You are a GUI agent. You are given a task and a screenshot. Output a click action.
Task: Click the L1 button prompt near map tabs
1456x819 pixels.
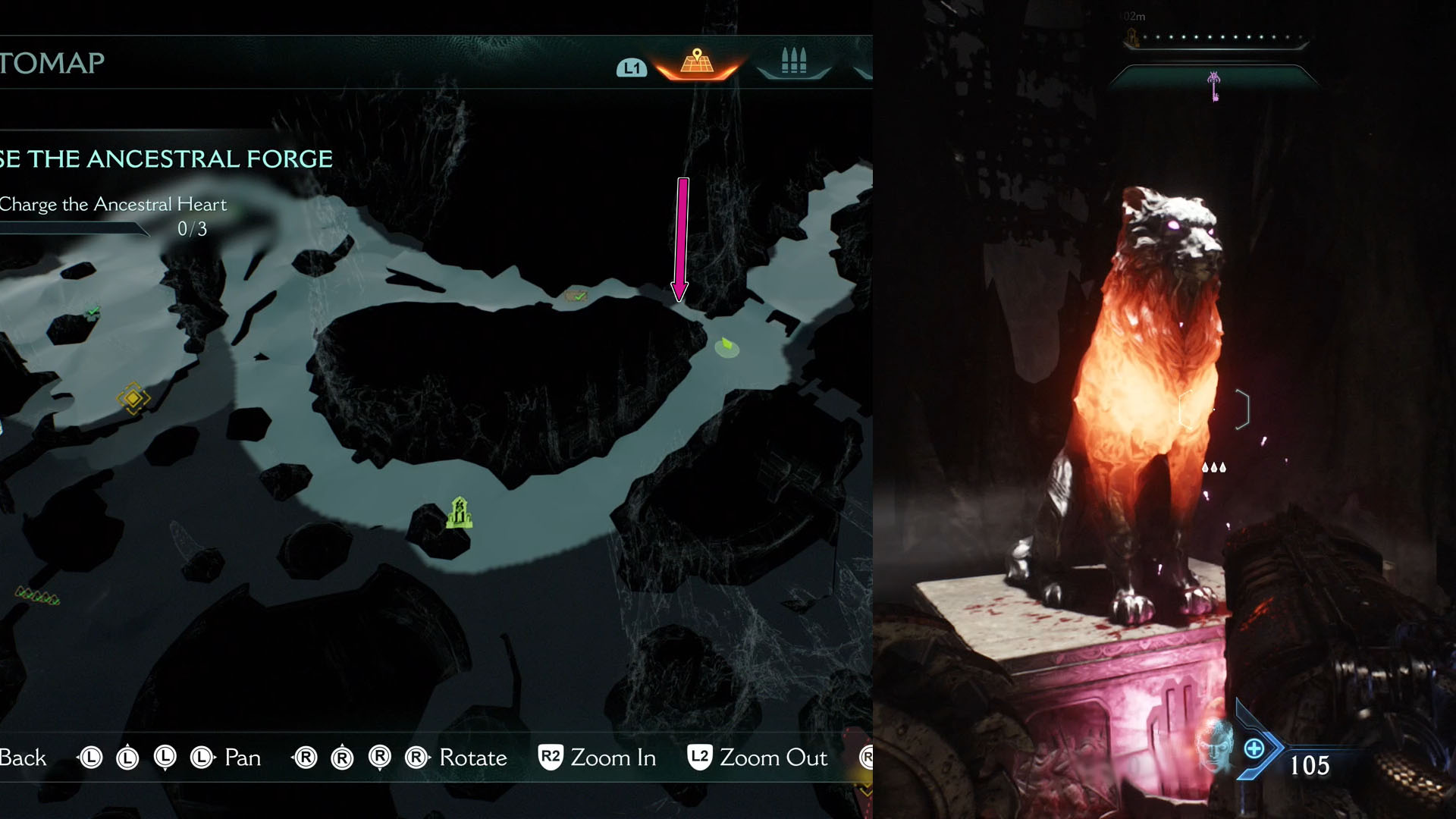click(634, 68)
